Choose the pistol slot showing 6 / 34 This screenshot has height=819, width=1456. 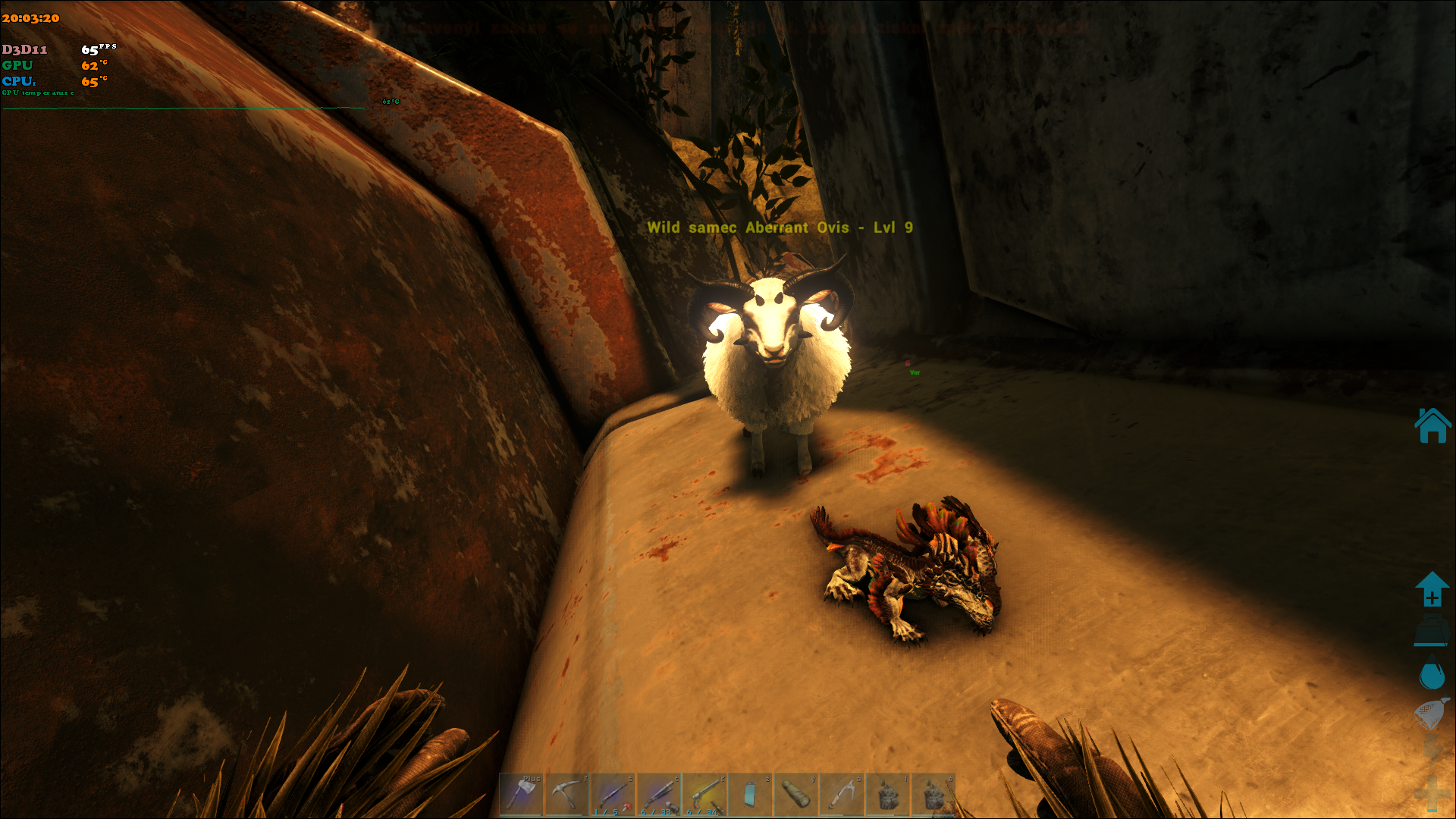[x=704, y=794]
